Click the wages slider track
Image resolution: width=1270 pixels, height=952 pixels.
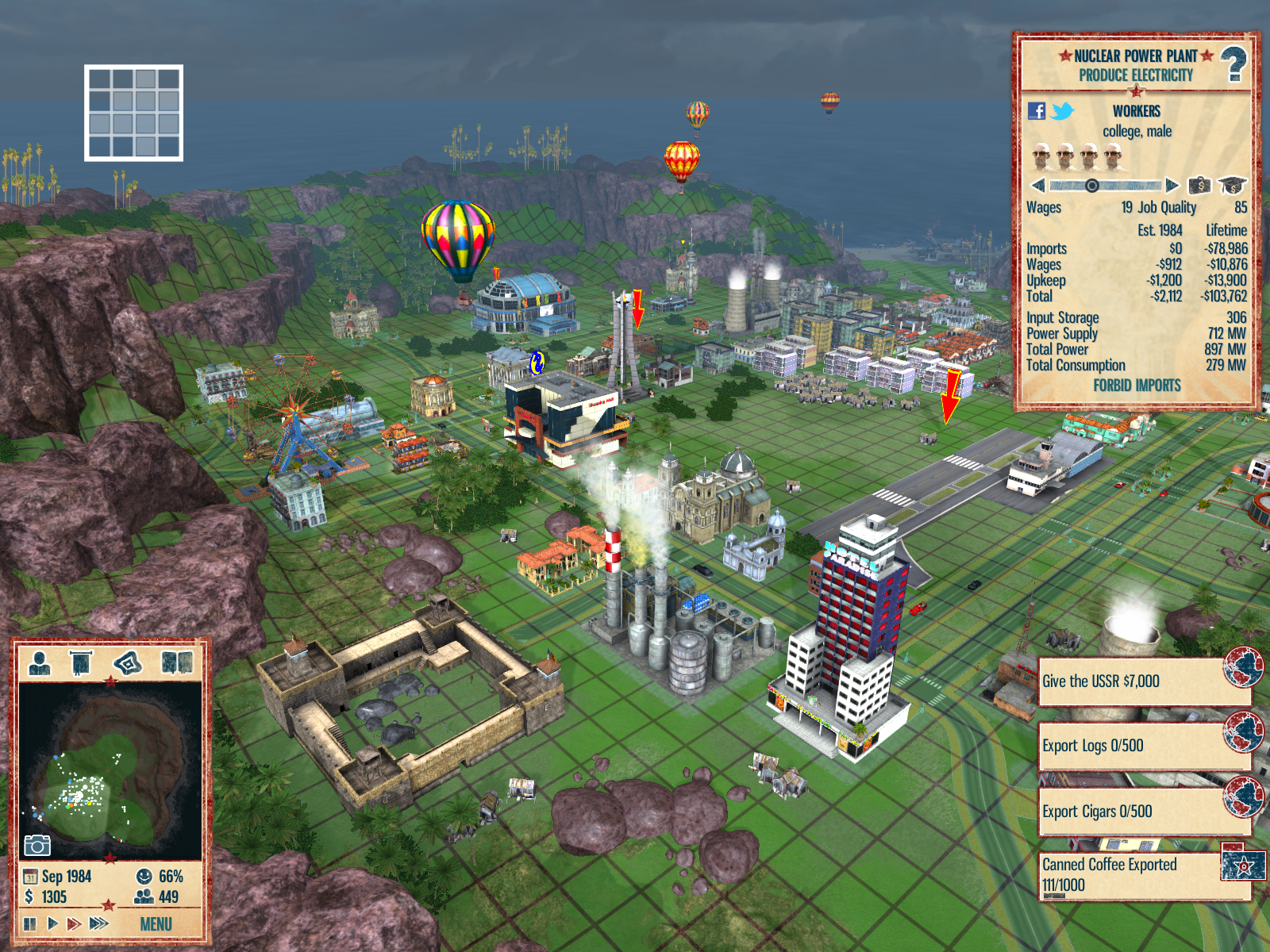(x=1105, y=186)
